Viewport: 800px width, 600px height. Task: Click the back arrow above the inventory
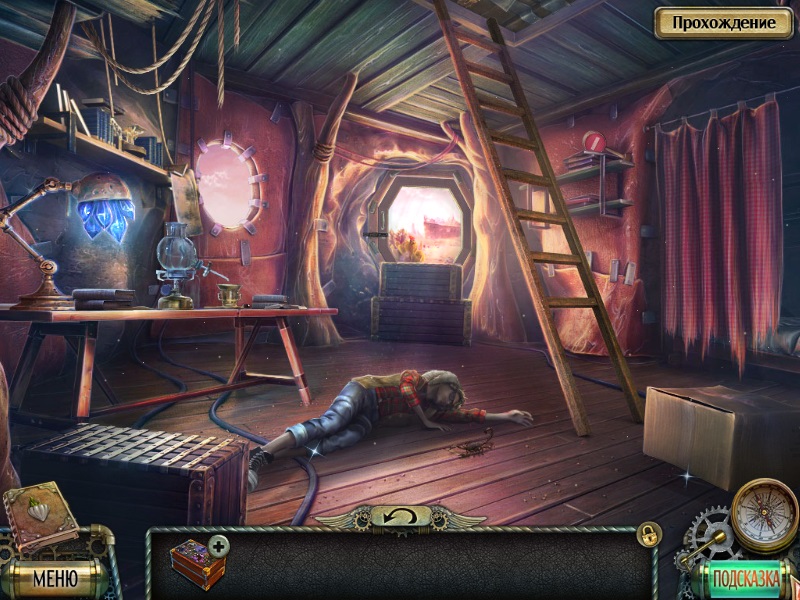400,517
